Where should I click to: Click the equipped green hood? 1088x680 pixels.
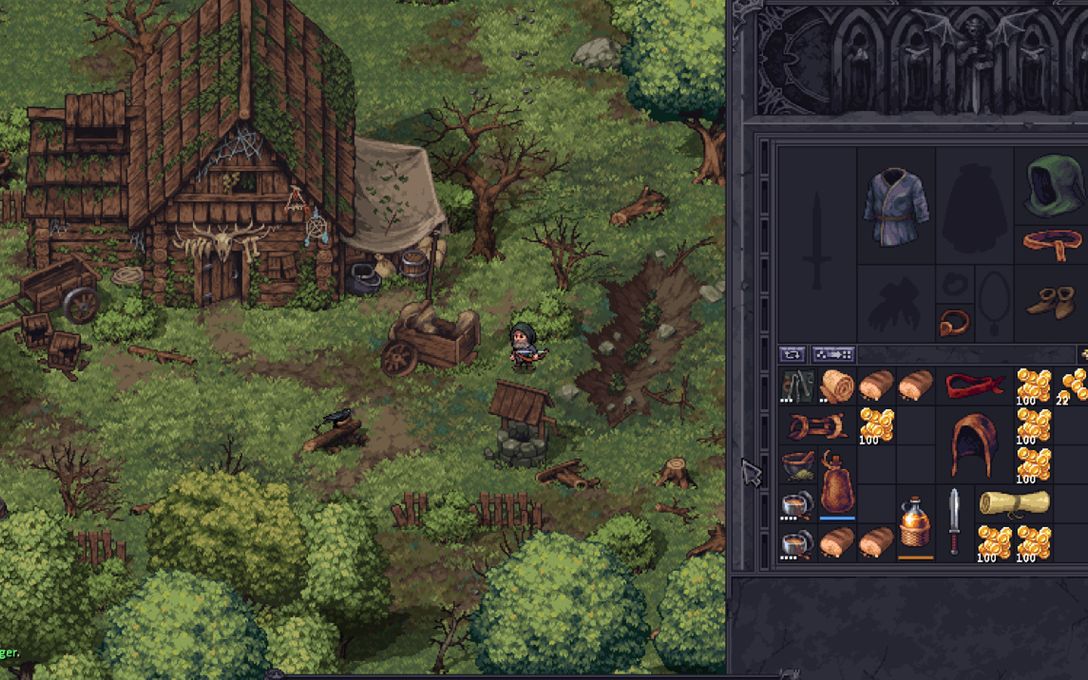point(1052,185)
